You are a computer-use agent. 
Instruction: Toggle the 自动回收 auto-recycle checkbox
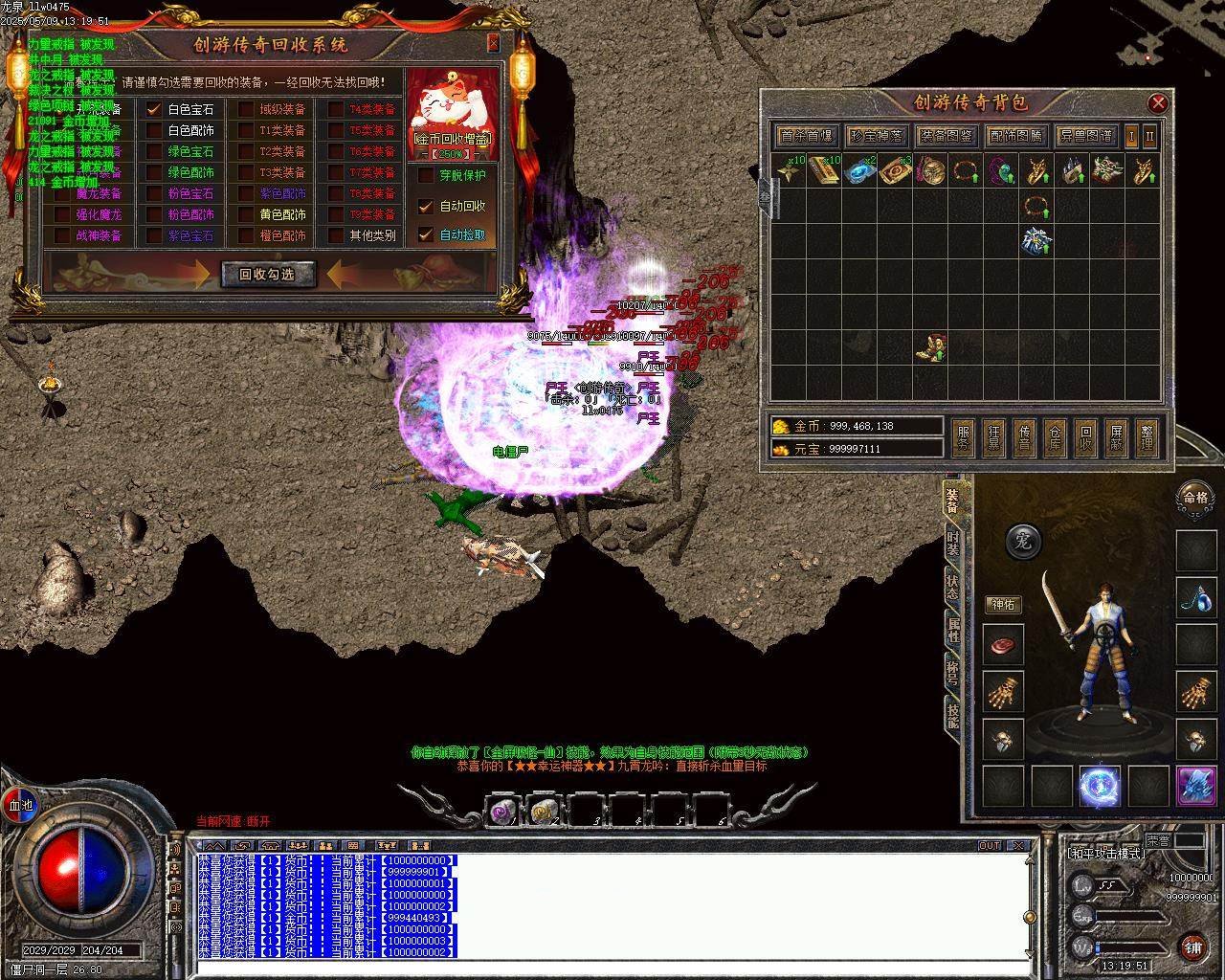pyautogui.click(x=426, y=206)
